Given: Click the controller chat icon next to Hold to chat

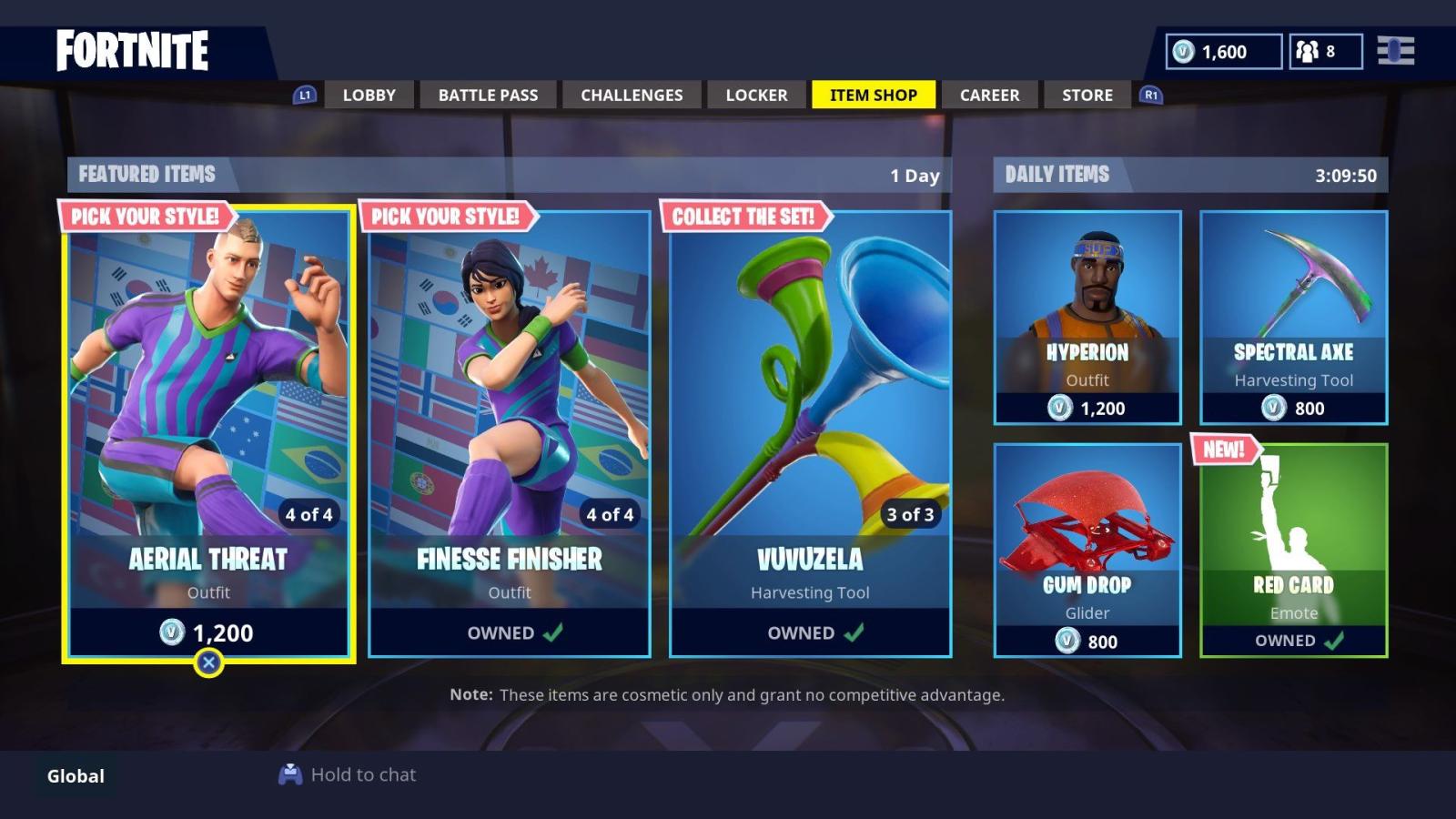Looking at the screenshot, I should 290,774.
